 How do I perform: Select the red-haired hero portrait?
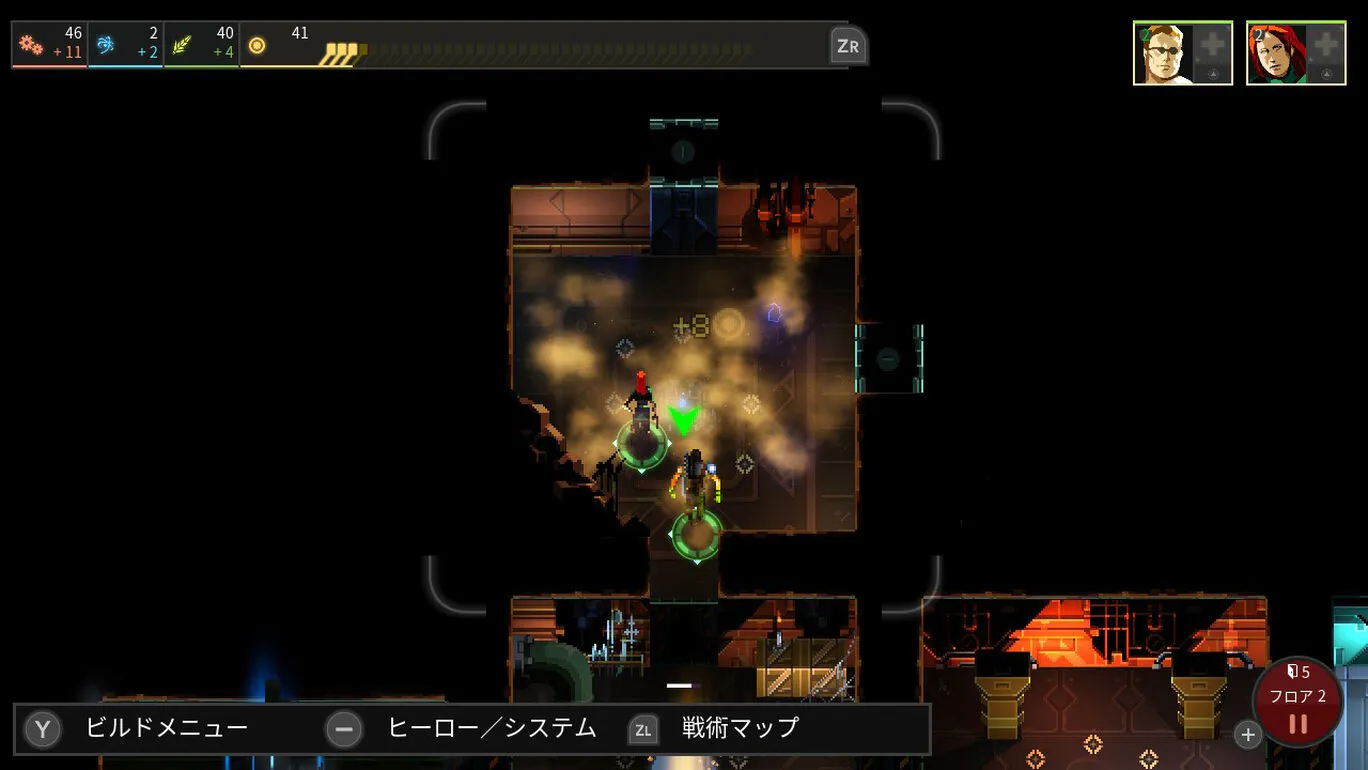1276,53
